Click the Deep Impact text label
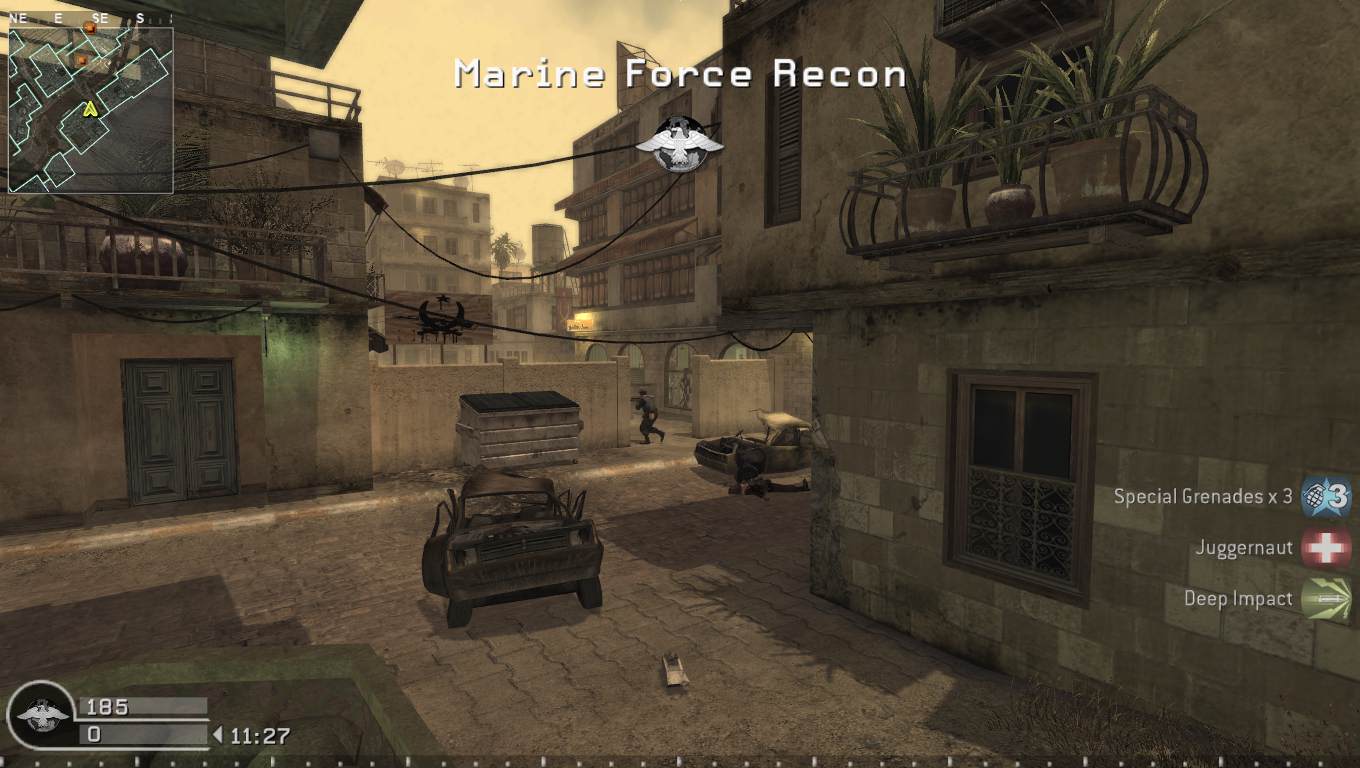 (x=1238, y=598)
